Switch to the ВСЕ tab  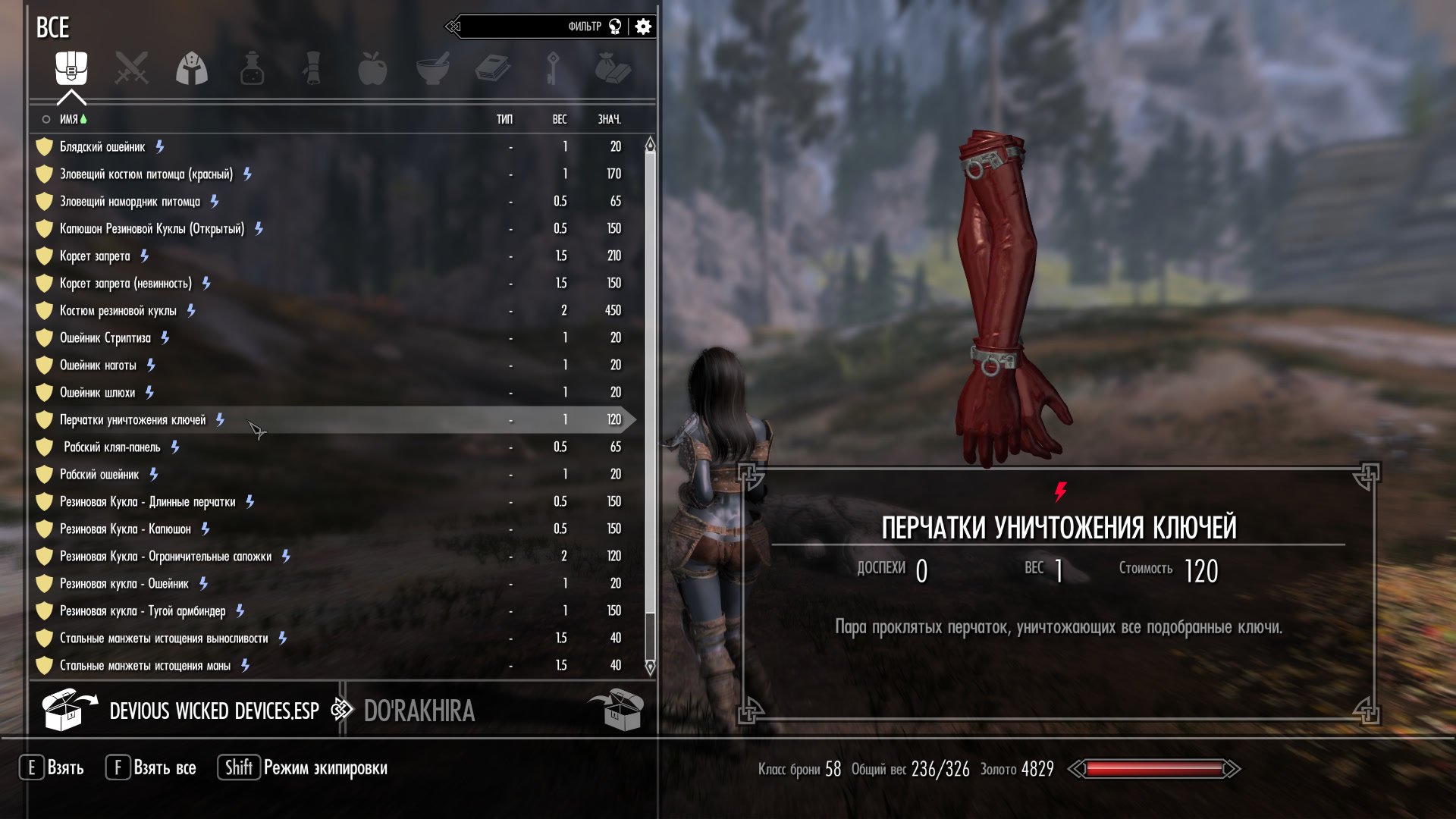tap(53, 28)
